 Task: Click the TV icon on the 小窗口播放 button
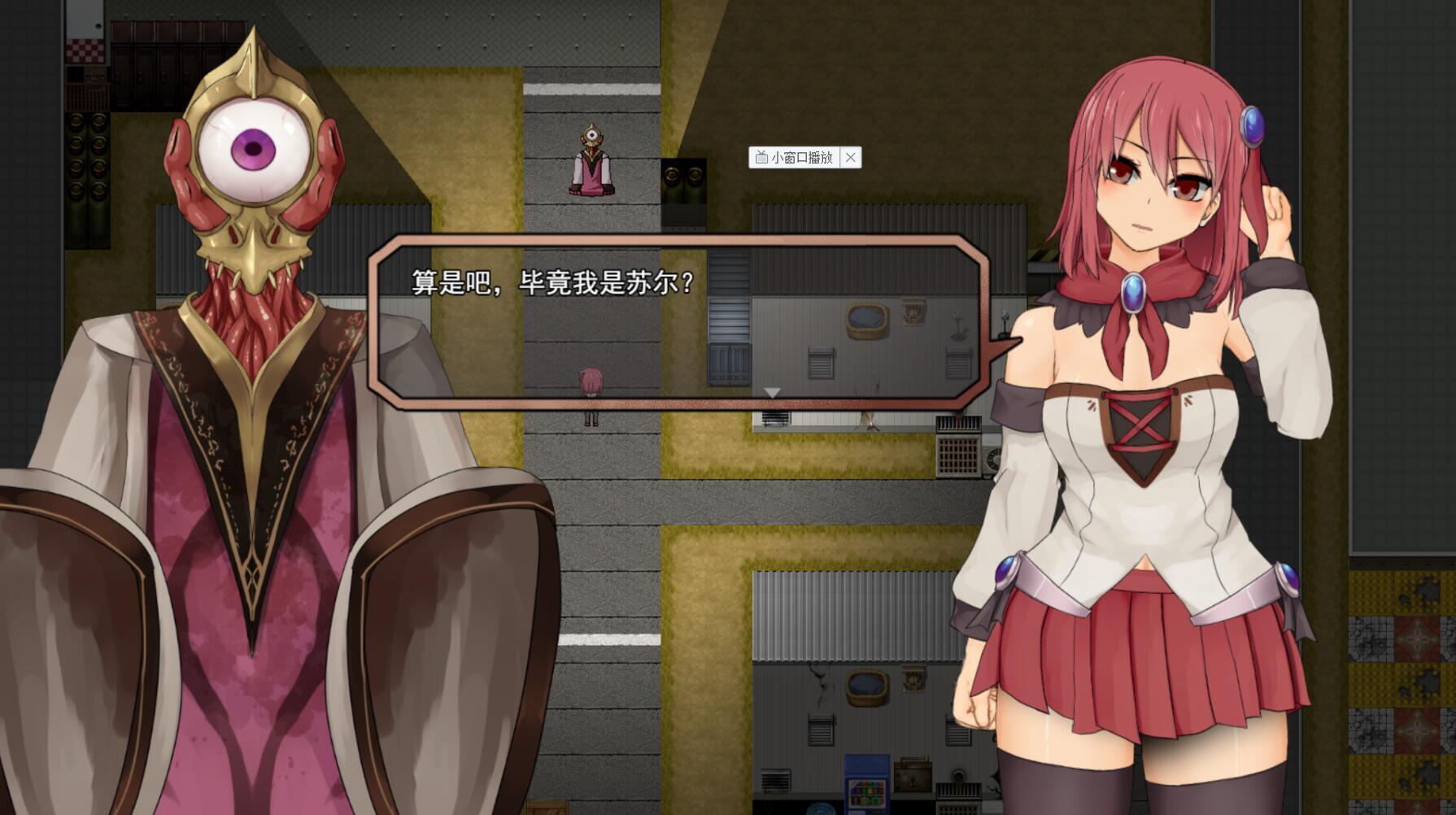point(761,158)
